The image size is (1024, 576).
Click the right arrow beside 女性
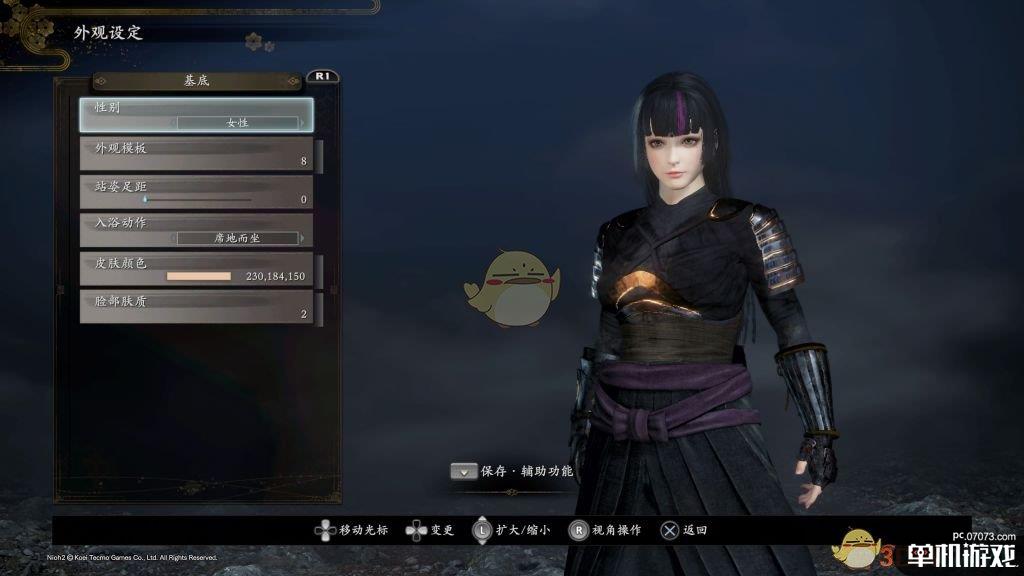pos(301,123)
